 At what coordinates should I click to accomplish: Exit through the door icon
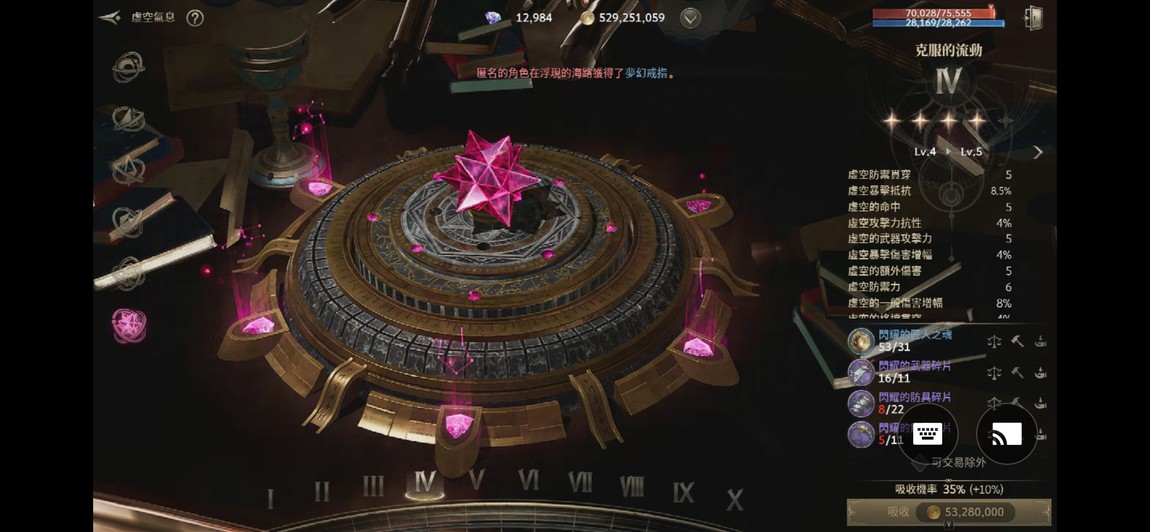tap(1033, 18)
